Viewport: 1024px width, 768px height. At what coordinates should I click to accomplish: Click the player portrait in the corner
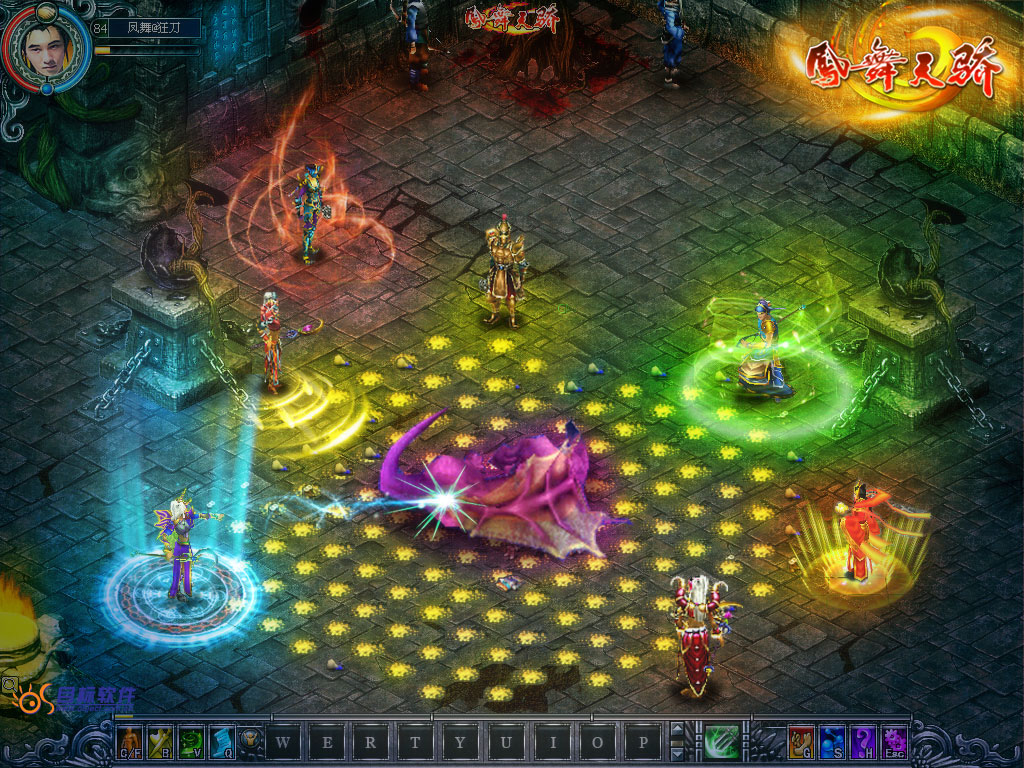pyautogui.click(x=40, y=46)
